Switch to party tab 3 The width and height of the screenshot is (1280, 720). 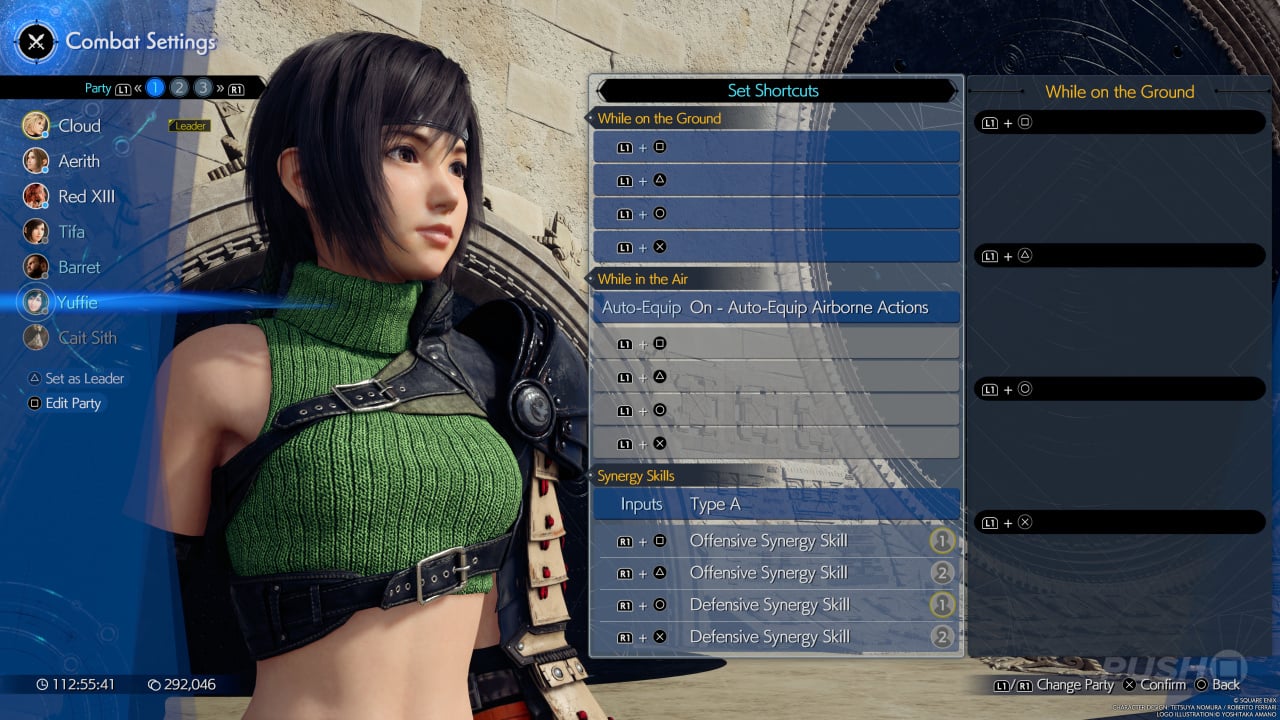(x=203, y=88)
